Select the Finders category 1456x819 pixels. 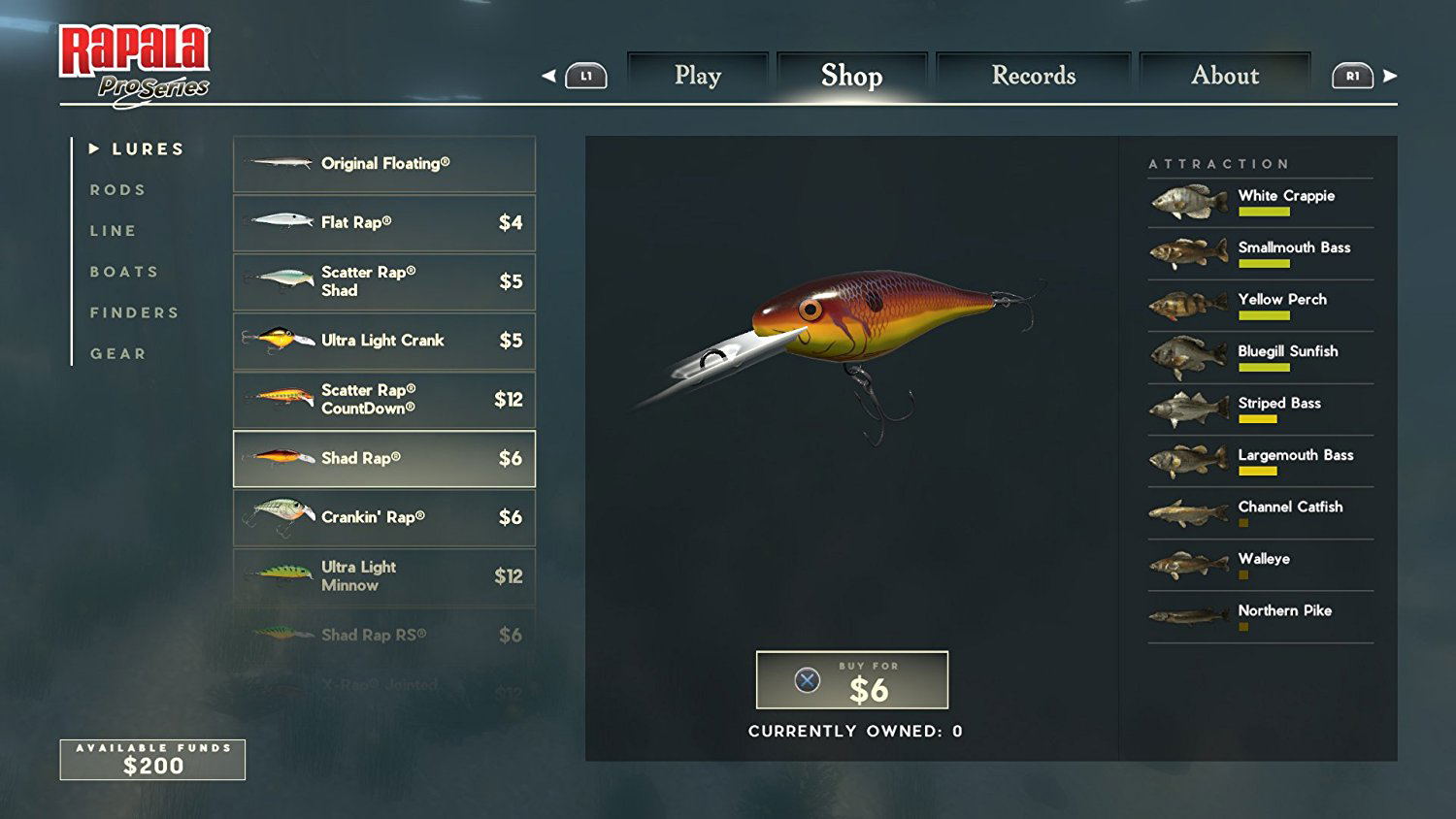(x=135, y=312)
